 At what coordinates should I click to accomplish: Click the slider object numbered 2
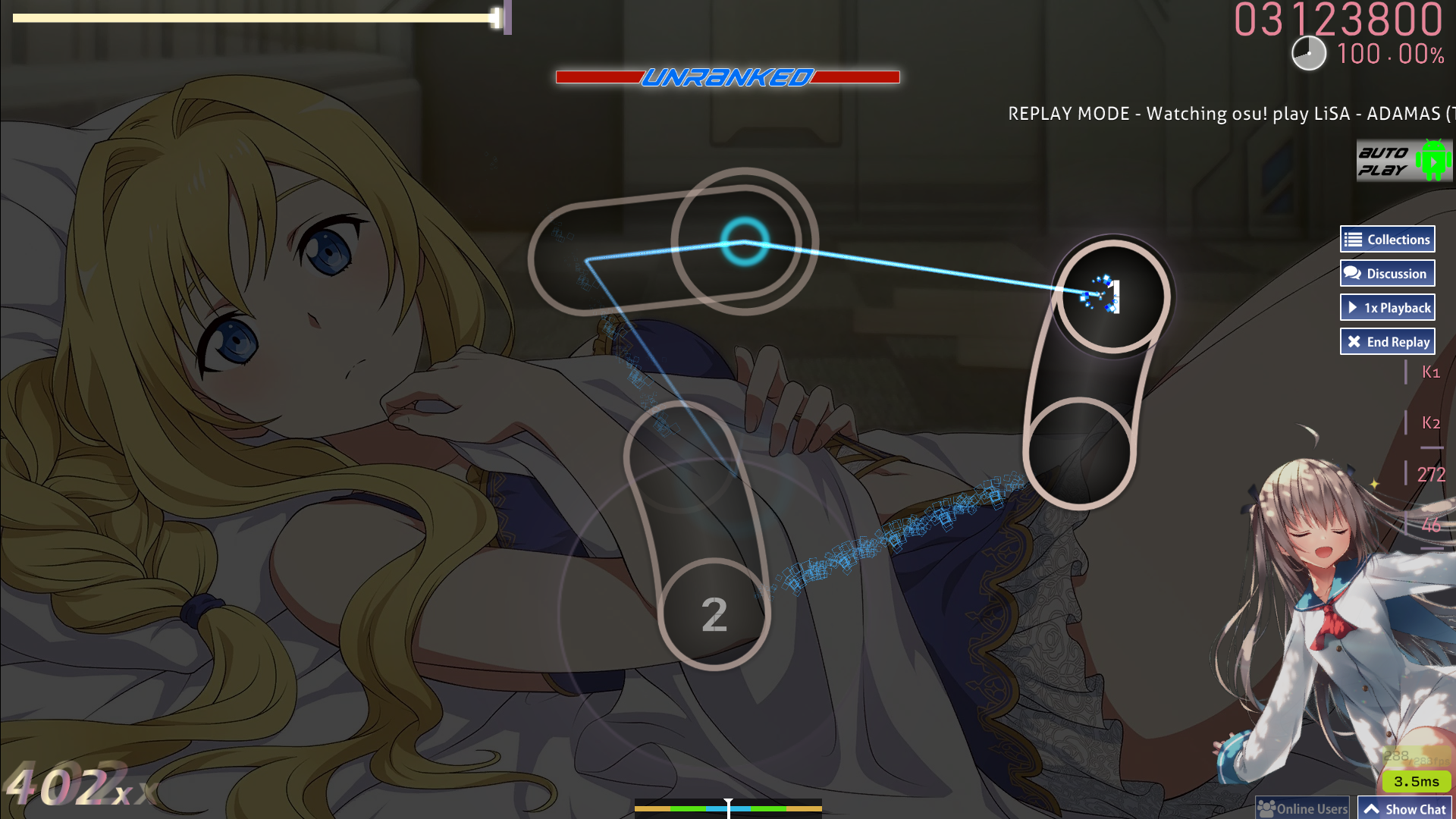click(x=714, y=614)
